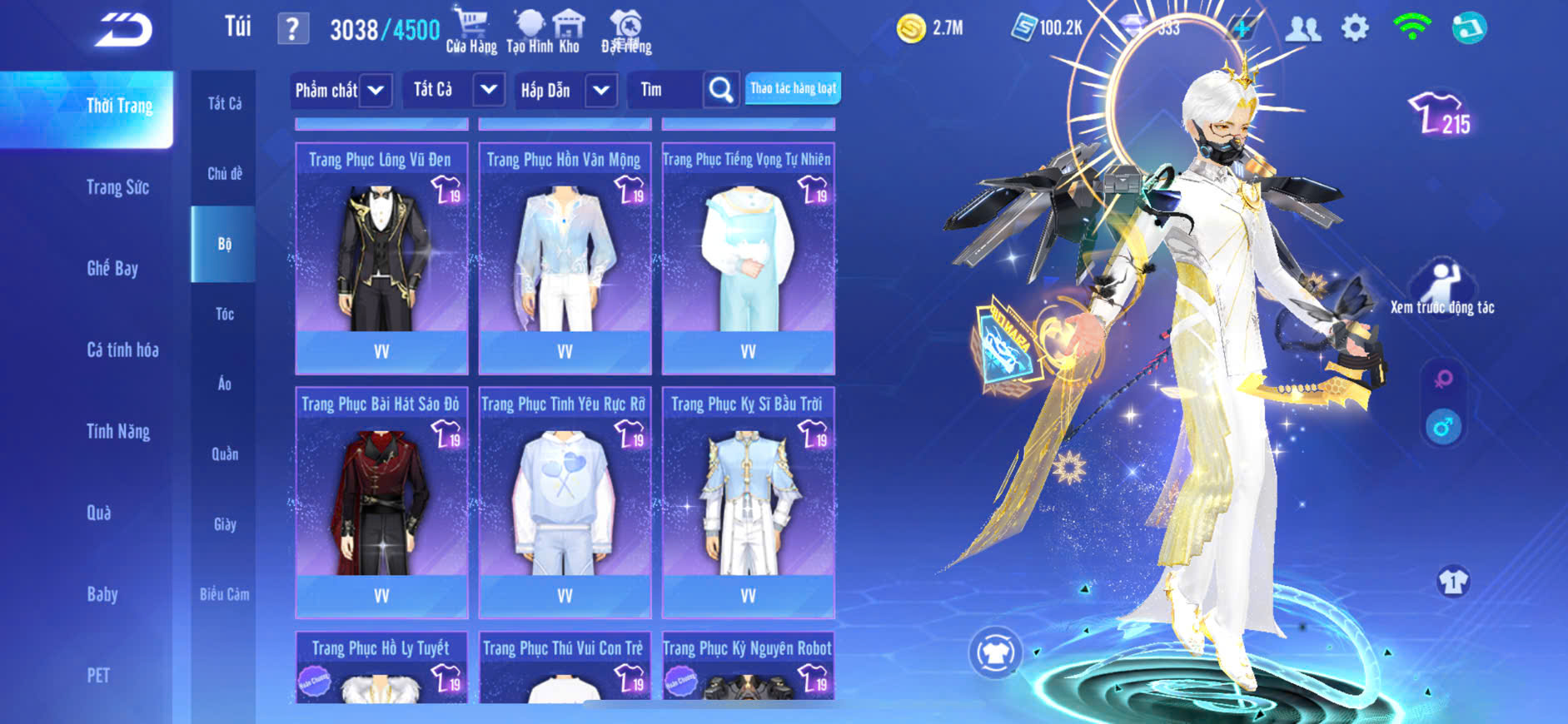
Task: Activate Thao tác hàng loạt button
Action: click(x=793, y=88)
